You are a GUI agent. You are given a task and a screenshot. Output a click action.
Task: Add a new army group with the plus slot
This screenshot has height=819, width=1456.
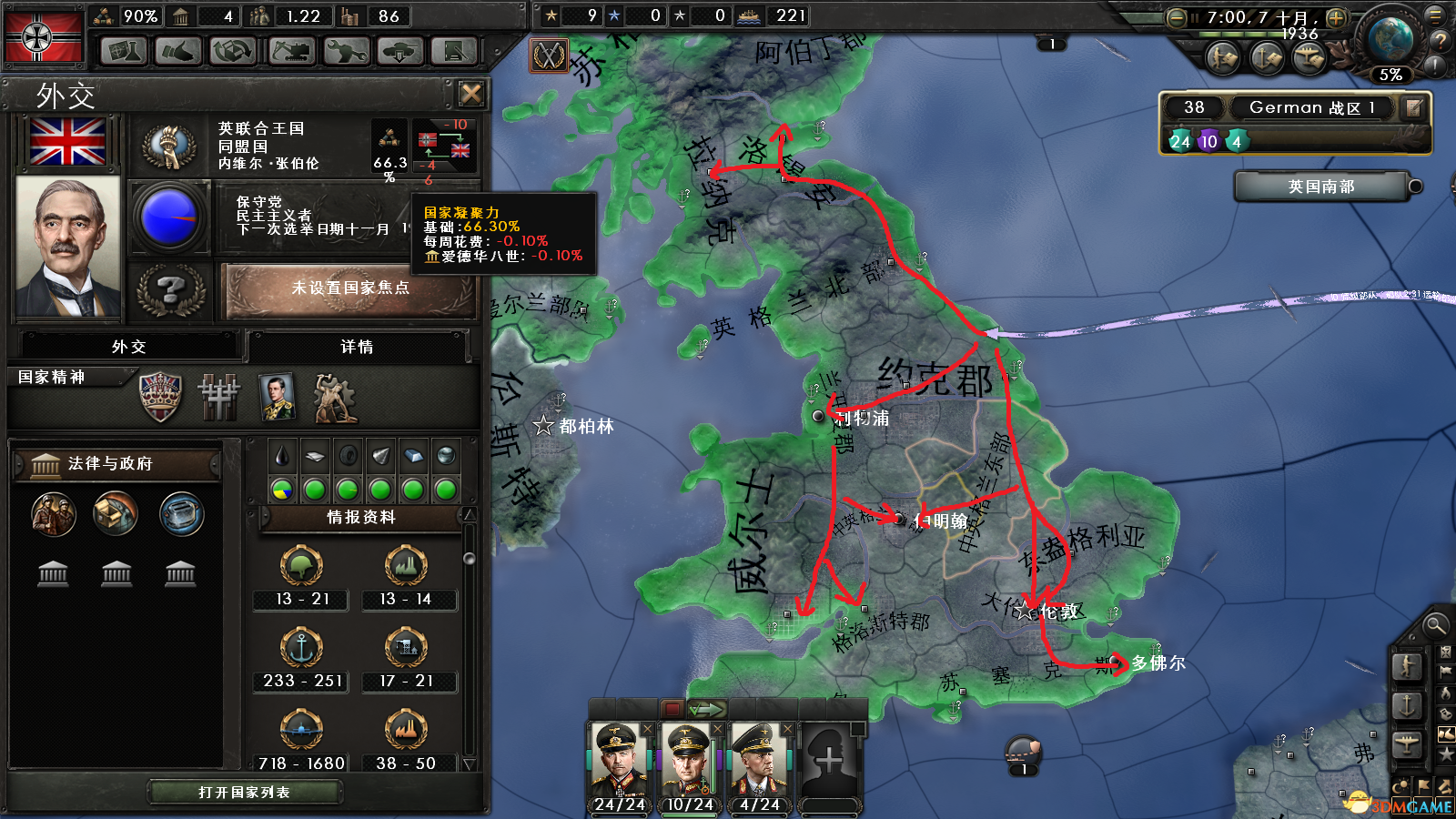coord(829,760)
